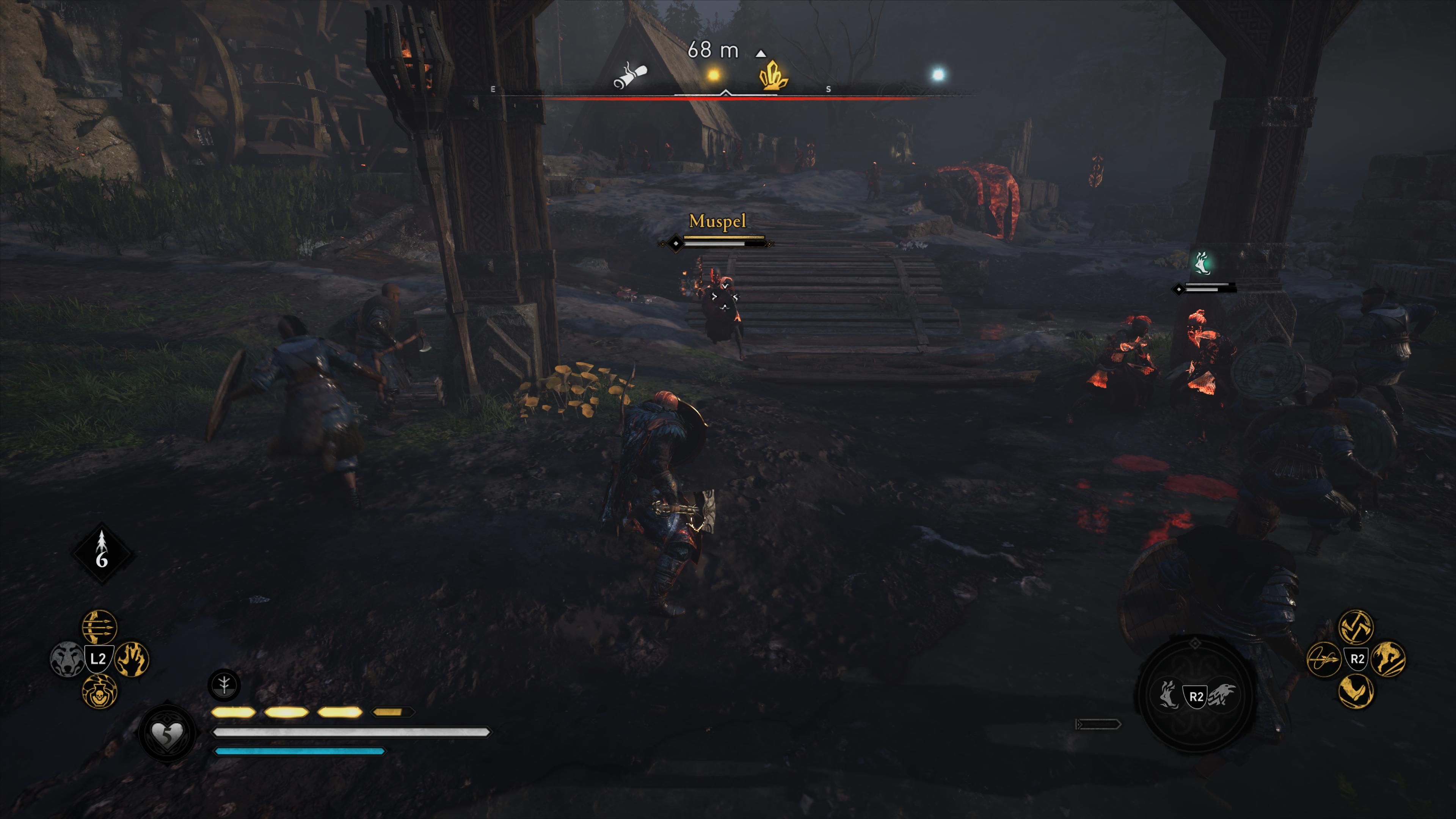Select the triple-arrow bow ability
The height and width of the screenshot is (819, 1456).
point(99,627)
